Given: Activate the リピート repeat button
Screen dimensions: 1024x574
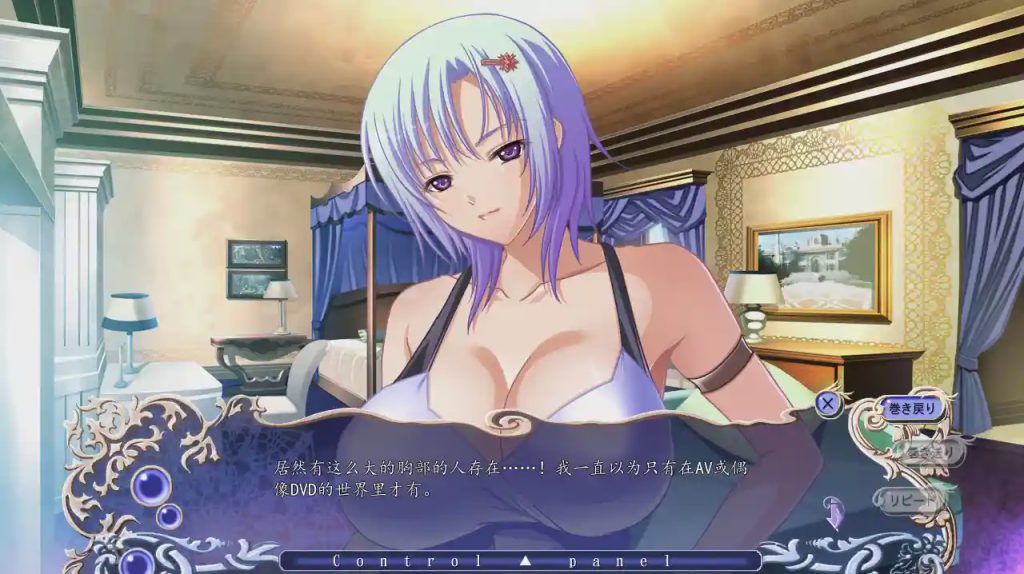Looking at the screenshot, I should (908, 497).
